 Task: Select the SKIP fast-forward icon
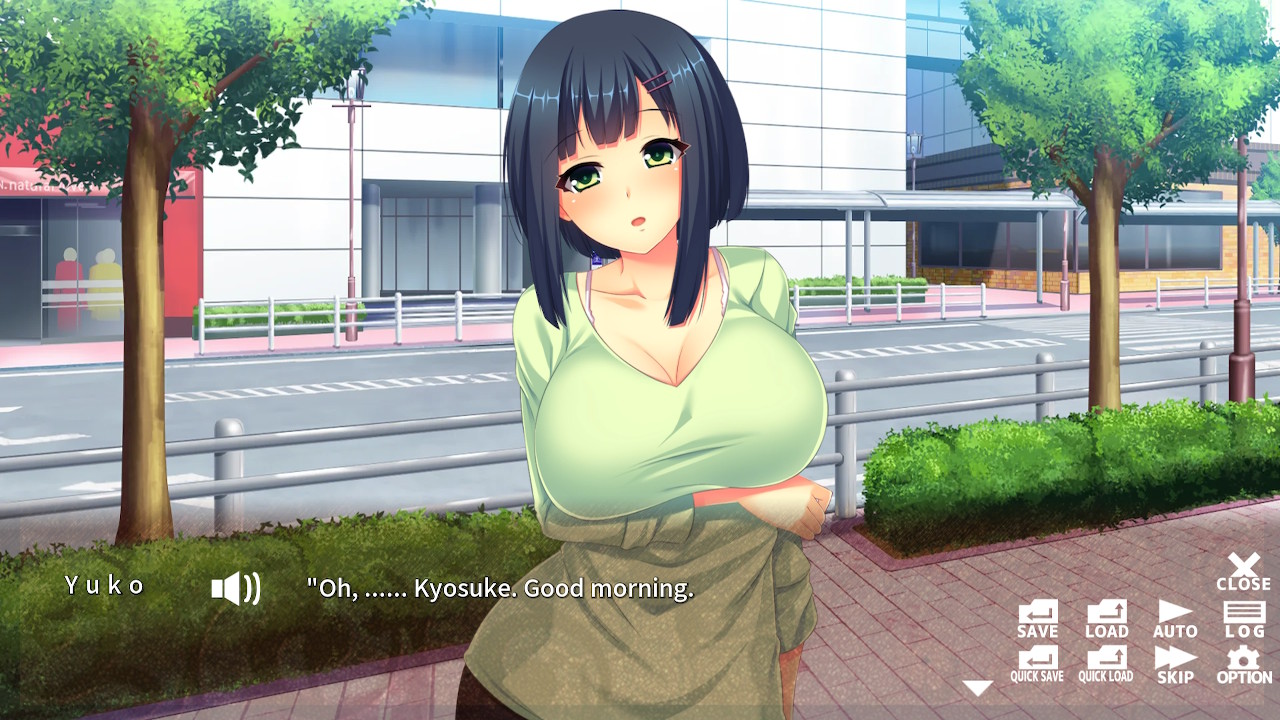(x=1175, y=663)
